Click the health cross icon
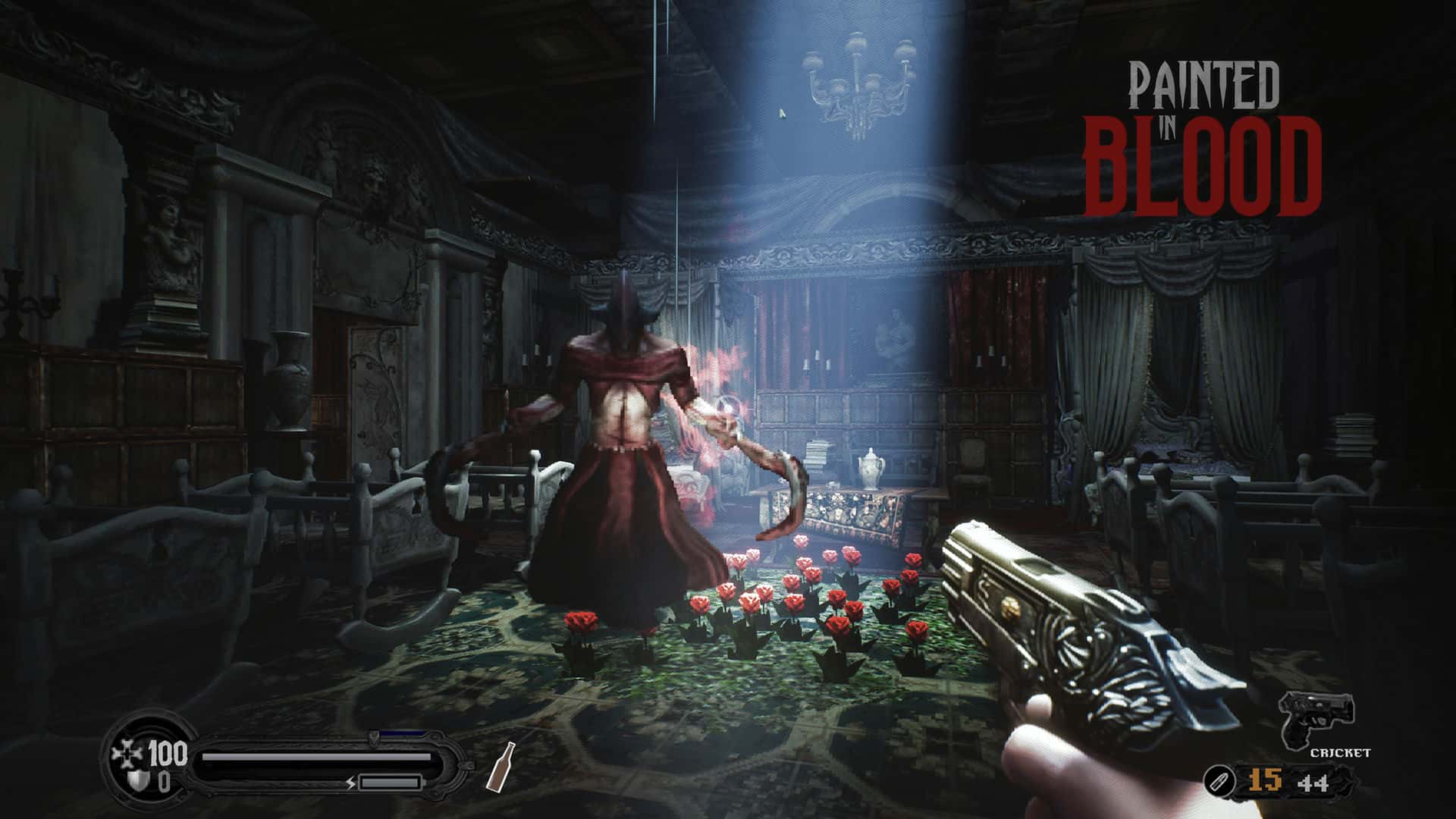This screenshot has height=819, width=1456. (x=127, y=752)
